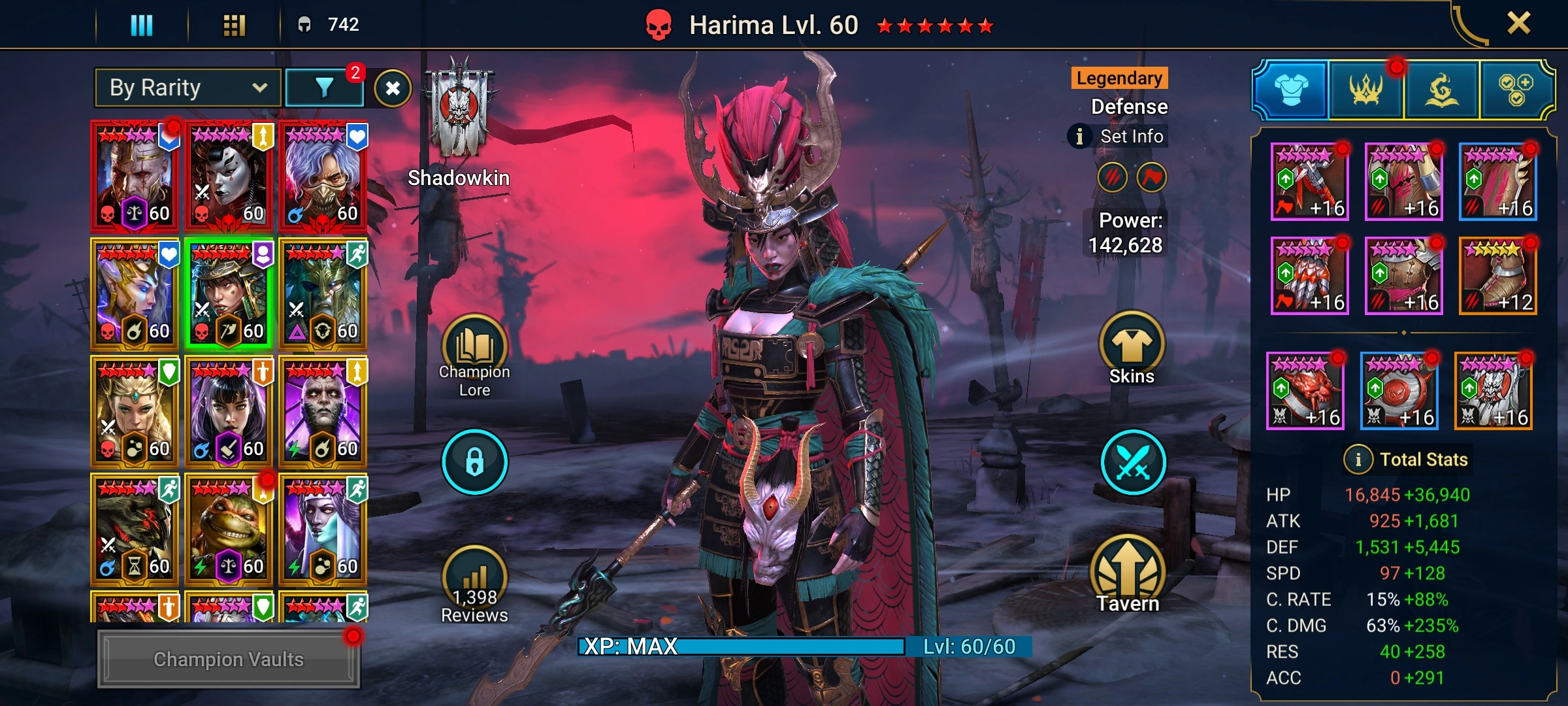
Task: Switch to the three-column list view
Action: (x=142, y=25)
